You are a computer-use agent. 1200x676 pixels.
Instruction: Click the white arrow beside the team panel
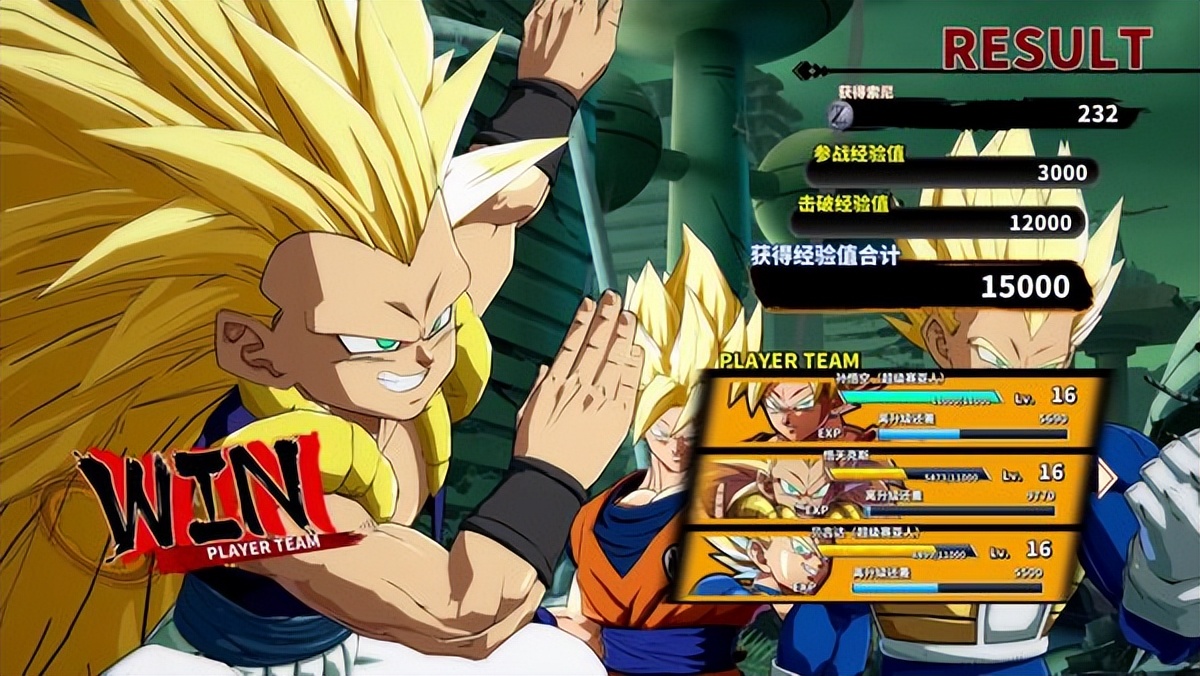click(x=1107, y=479)
